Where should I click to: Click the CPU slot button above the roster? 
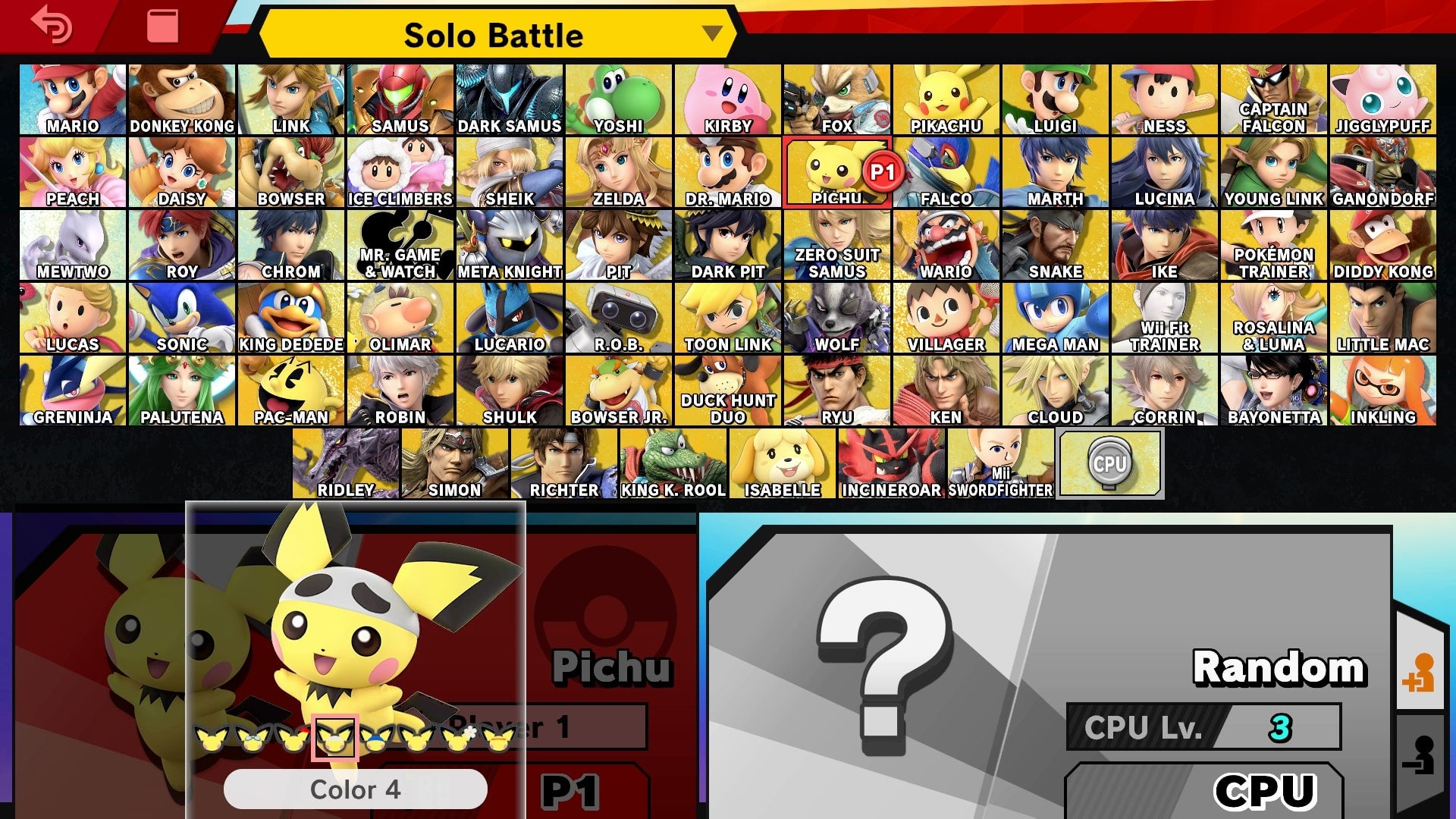click(1109, 463)
